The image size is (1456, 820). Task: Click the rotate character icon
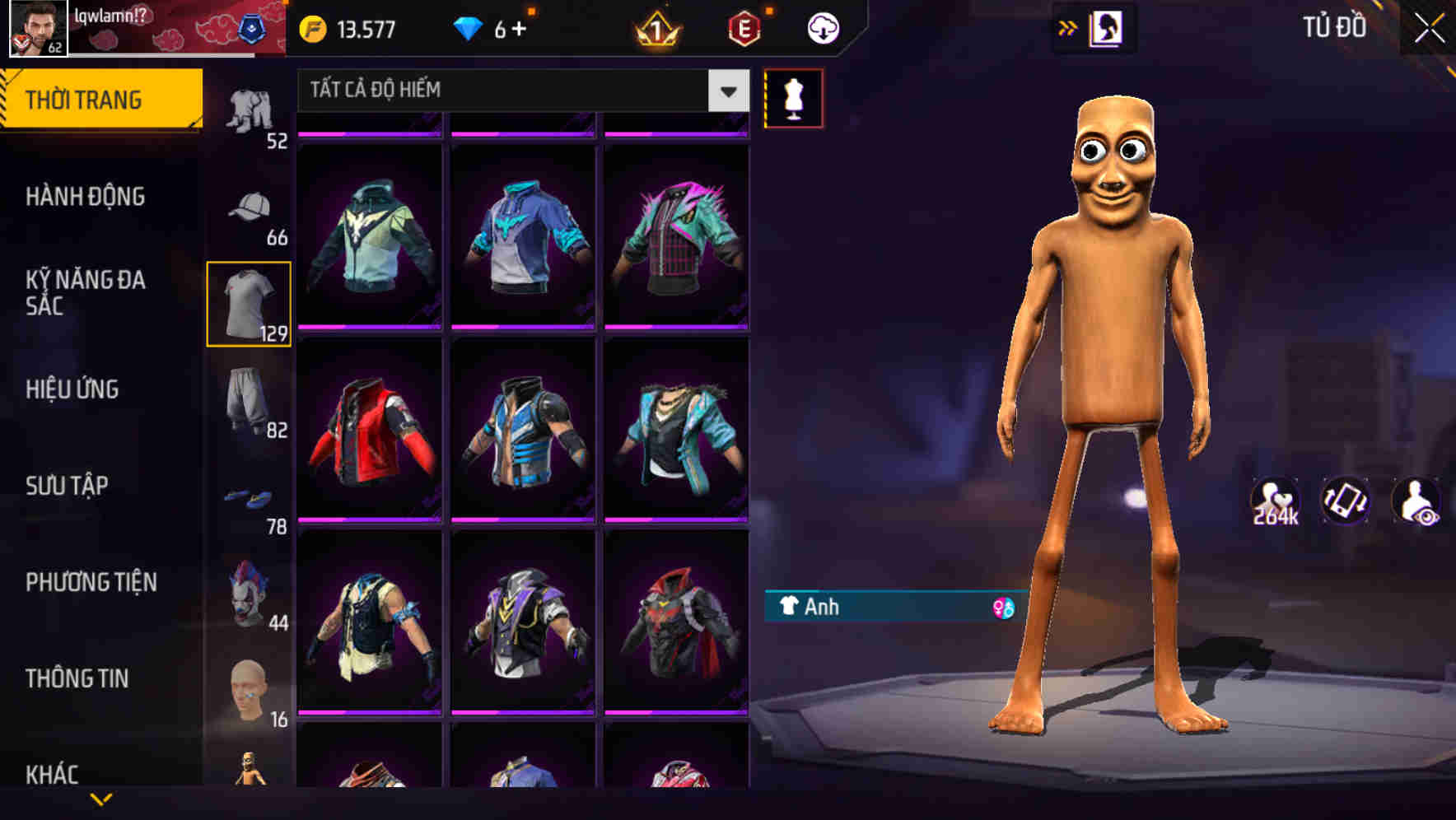1346,502
